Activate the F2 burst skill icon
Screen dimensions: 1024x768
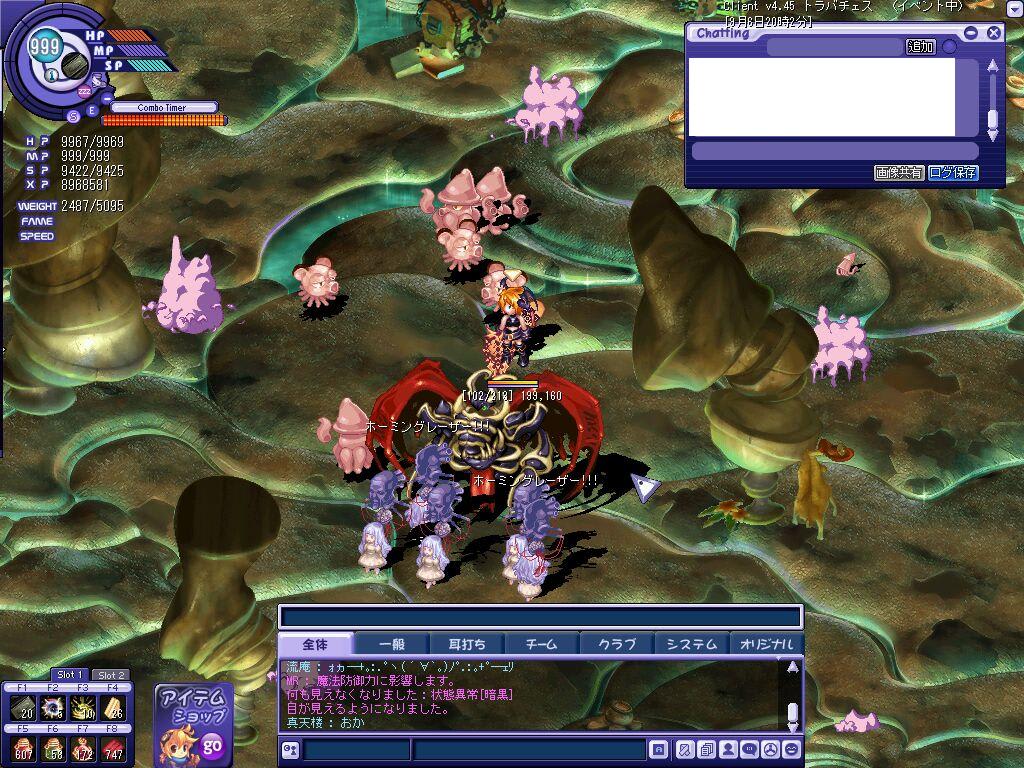[54, 708]
